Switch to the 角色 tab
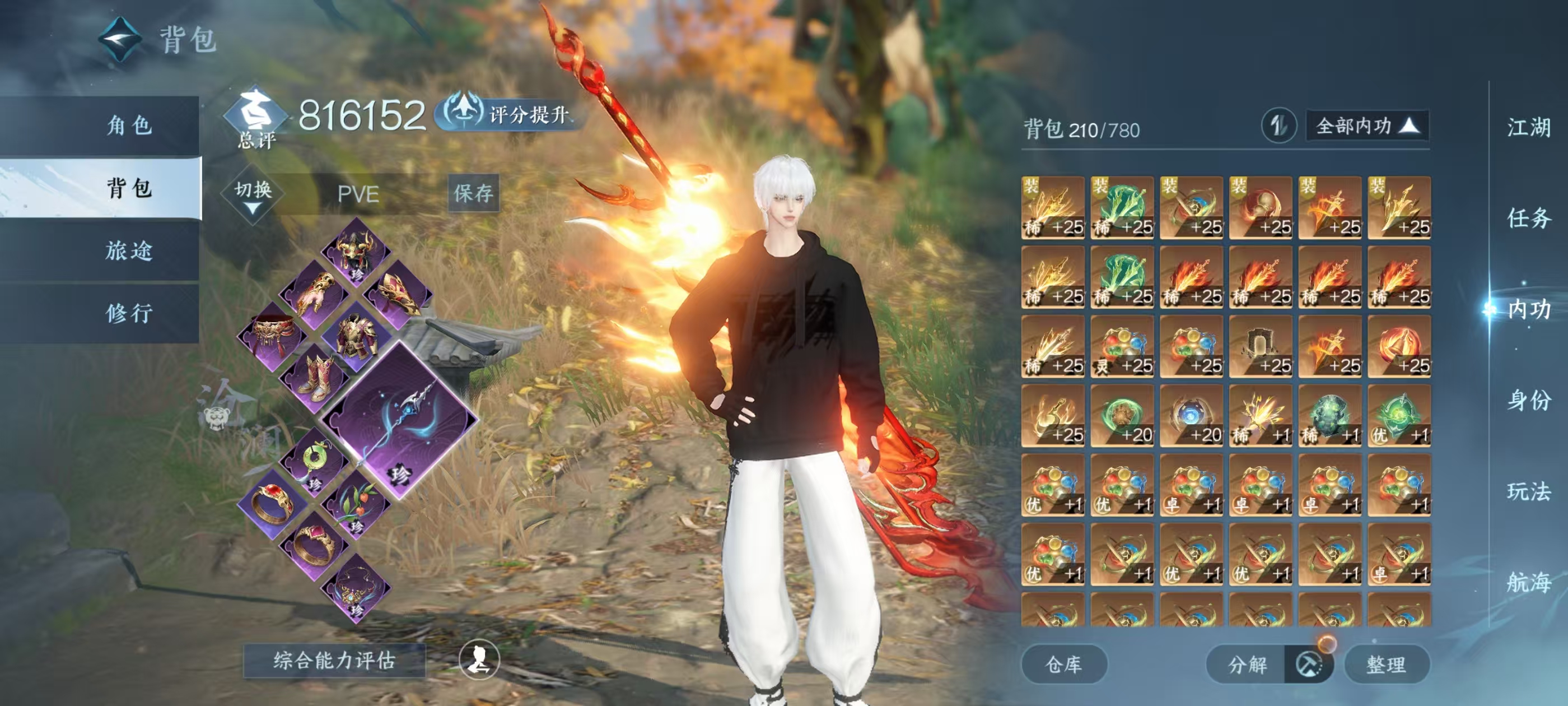This screenshot has height=706, width=1568. coord(129,126)
